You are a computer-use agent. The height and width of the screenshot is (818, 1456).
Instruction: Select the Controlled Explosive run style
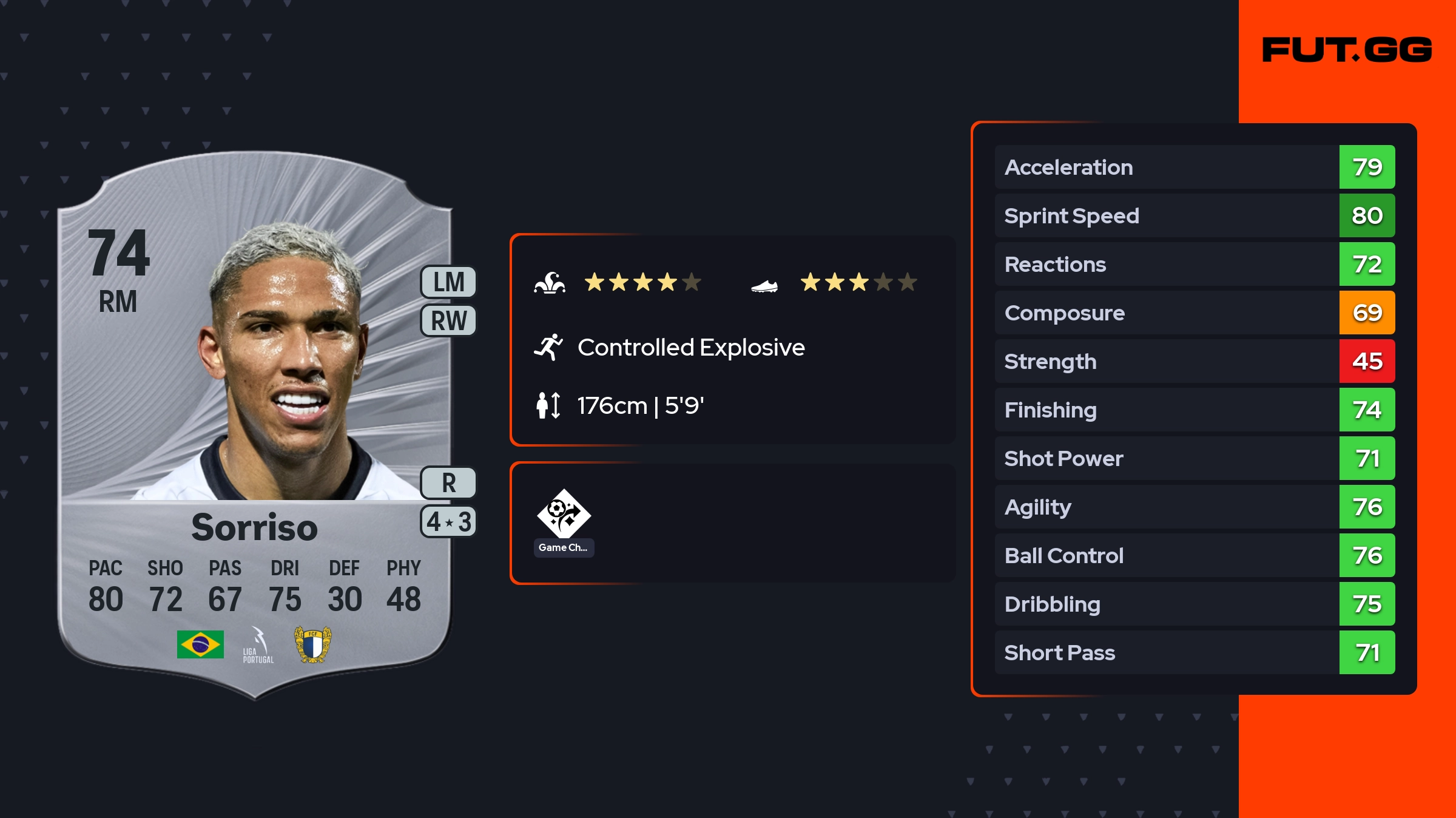tap(690, 348)
